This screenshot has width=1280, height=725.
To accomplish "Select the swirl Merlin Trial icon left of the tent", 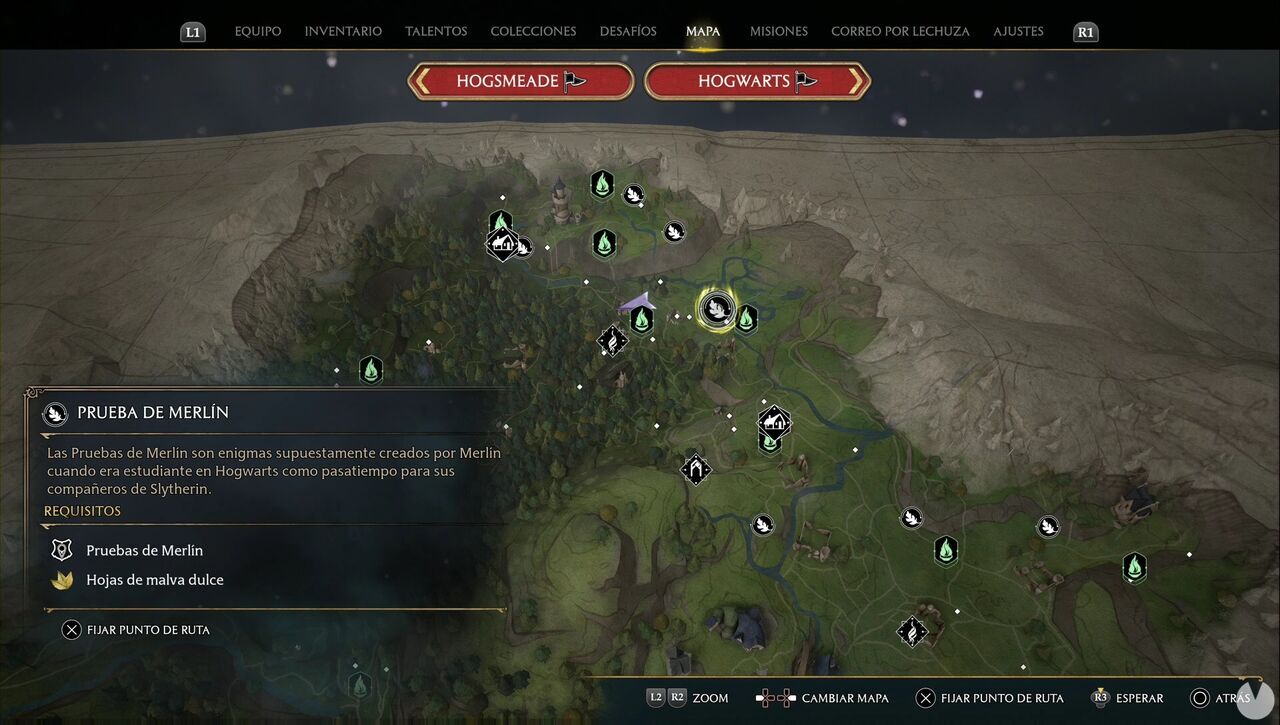I will click(612, 340).
